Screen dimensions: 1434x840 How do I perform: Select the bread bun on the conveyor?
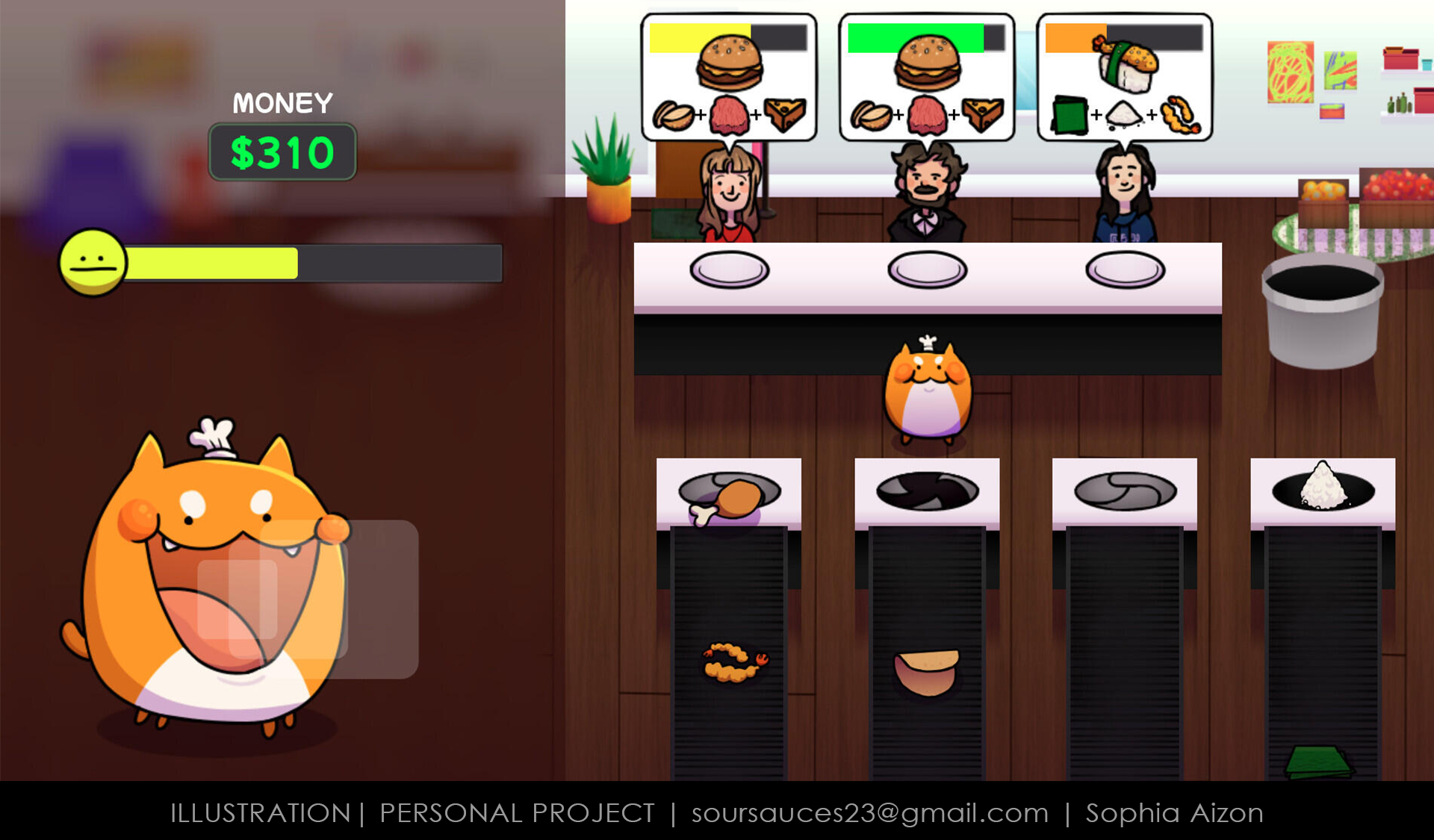point(926,671)
